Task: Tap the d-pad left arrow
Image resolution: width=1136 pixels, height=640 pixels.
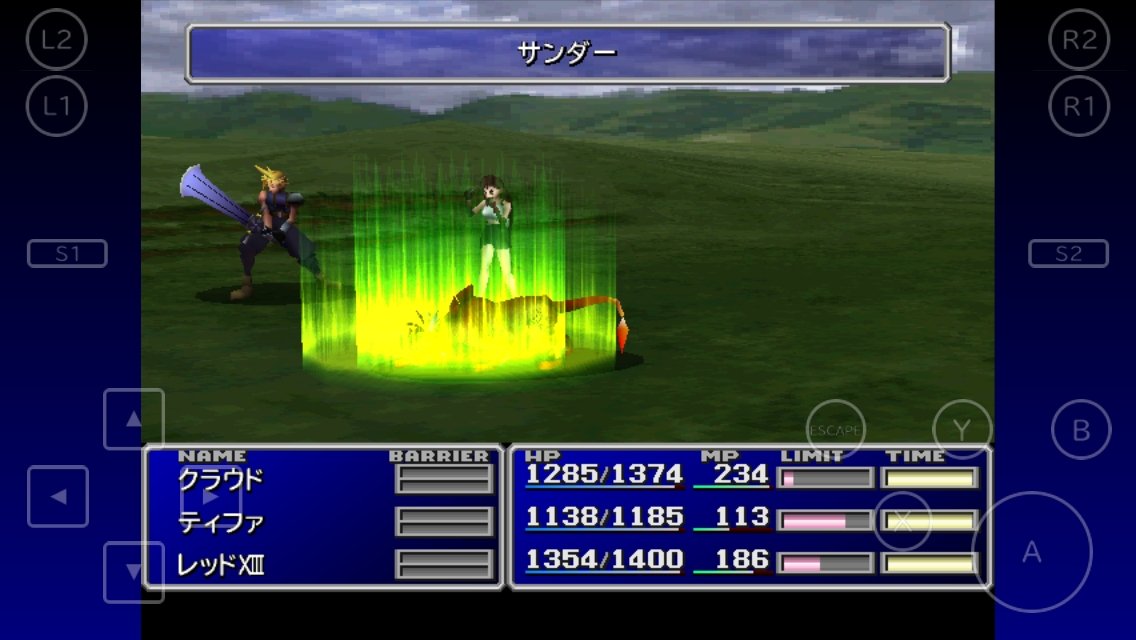Action: pyautogui.click(x=58, y=496)
